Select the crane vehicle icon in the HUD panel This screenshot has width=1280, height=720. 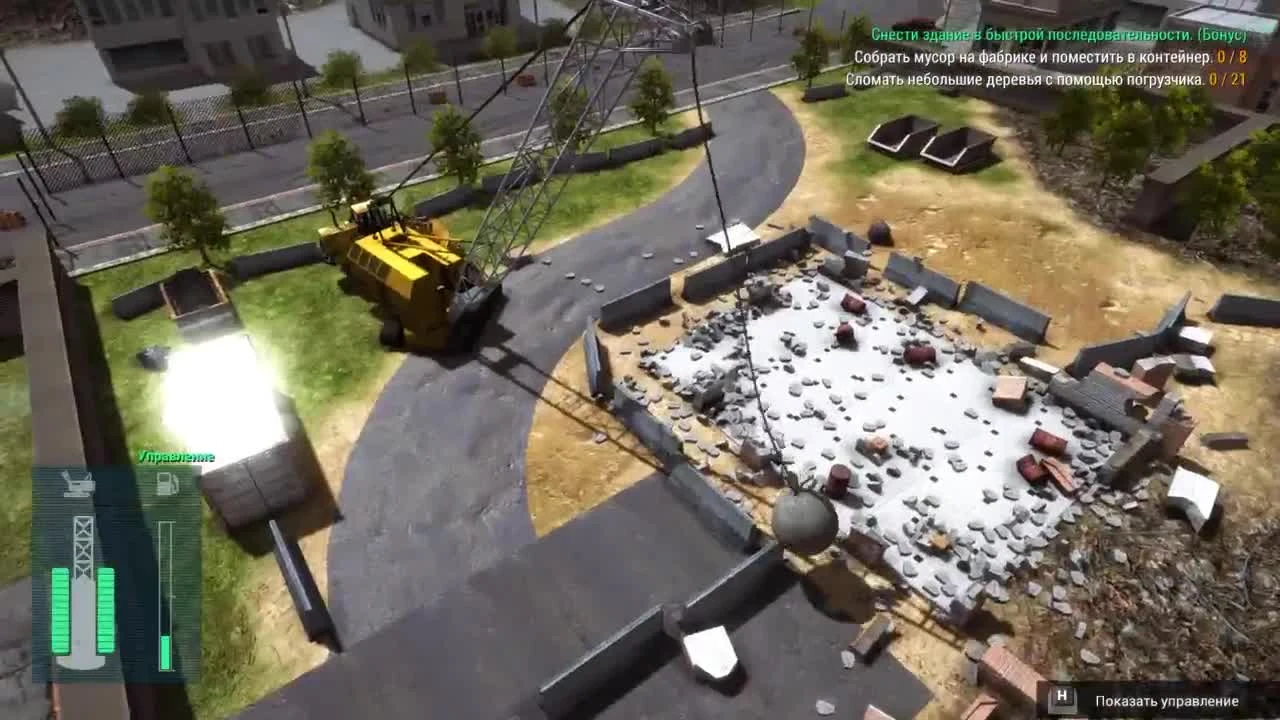tap(78, 482)
